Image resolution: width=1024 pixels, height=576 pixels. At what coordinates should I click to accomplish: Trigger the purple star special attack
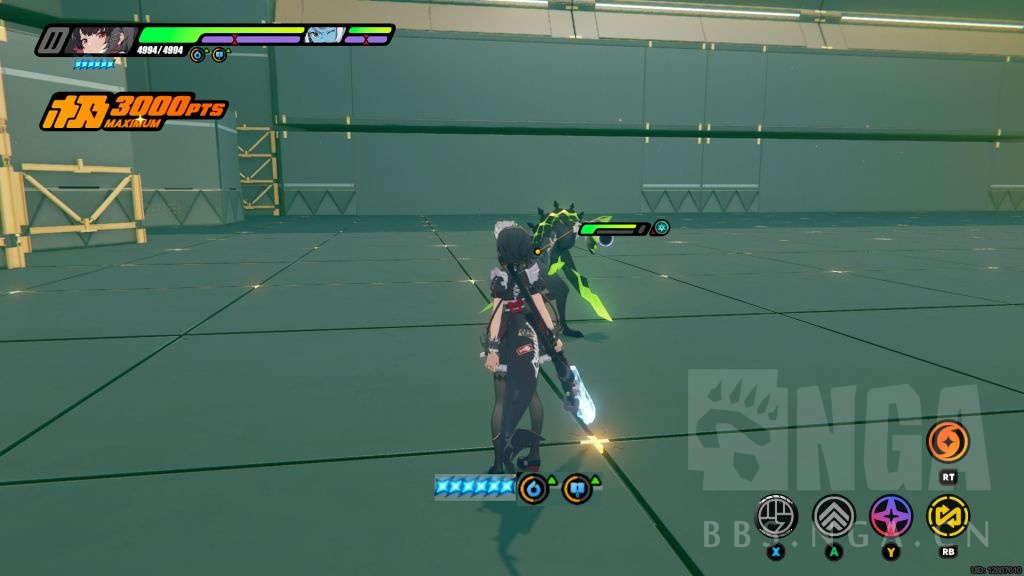890,515
